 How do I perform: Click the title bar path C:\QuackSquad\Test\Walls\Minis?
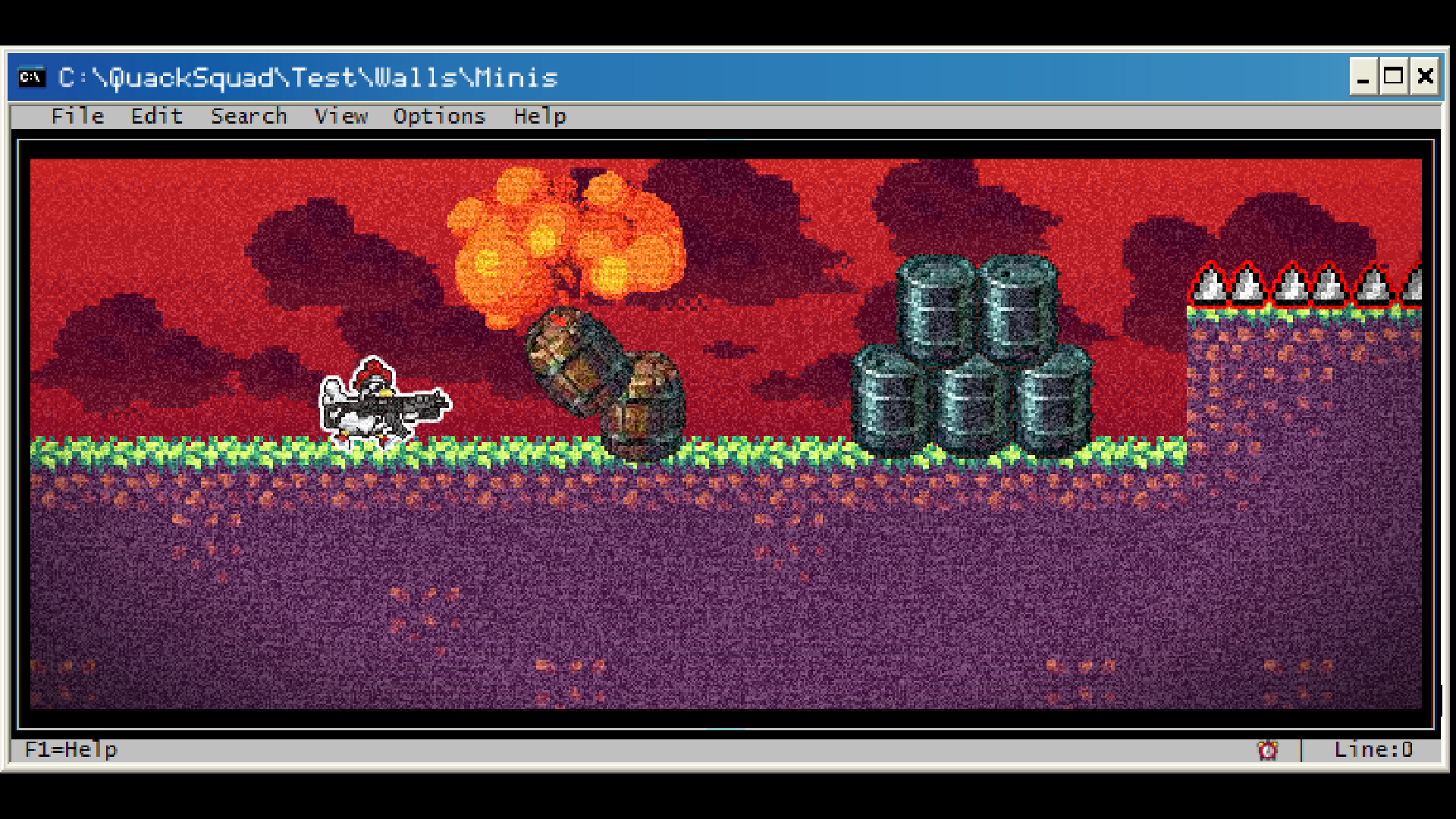pyautogui.click(x=307, y=77)
